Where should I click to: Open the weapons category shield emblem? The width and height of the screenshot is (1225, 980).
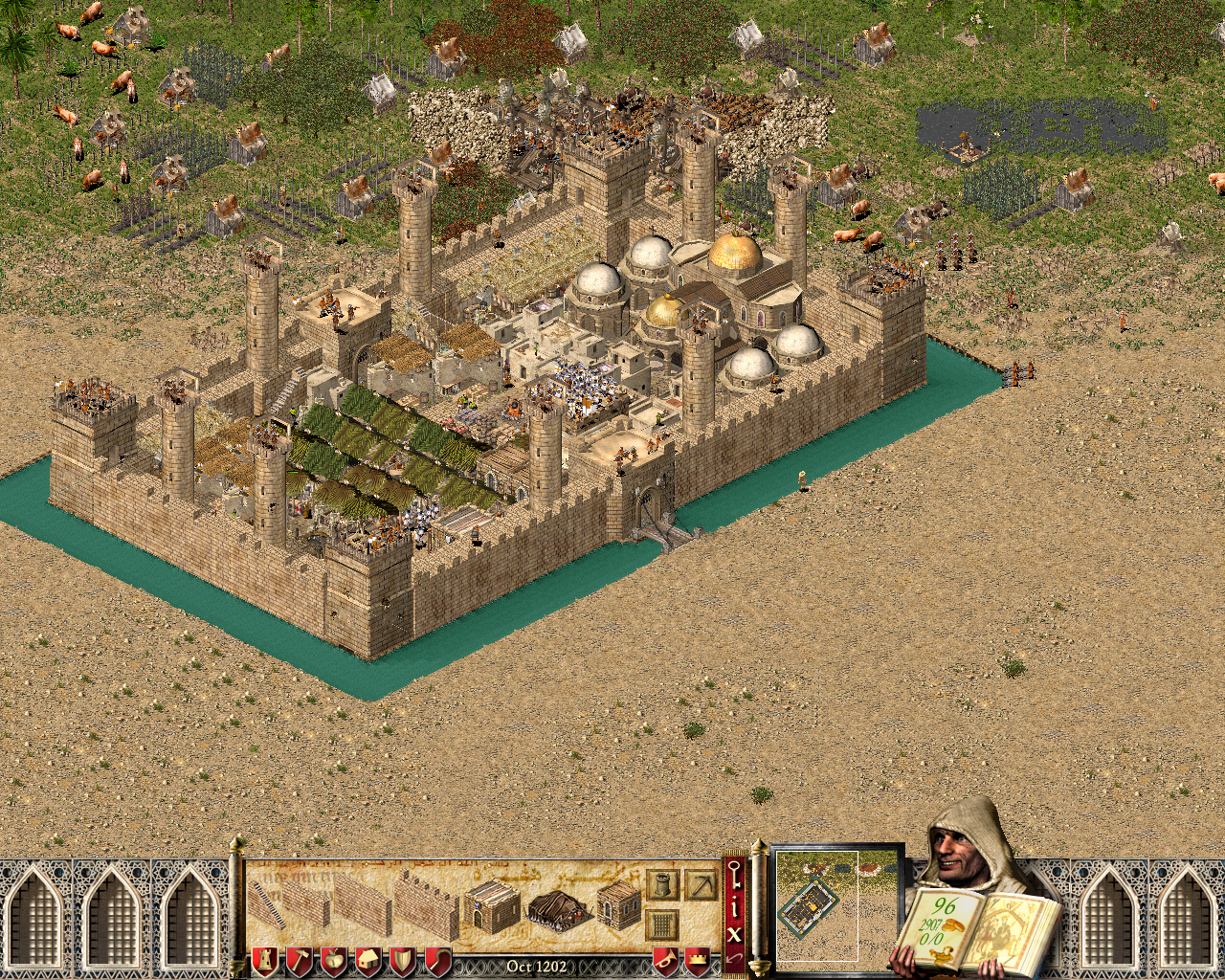(x=403, y=960)
